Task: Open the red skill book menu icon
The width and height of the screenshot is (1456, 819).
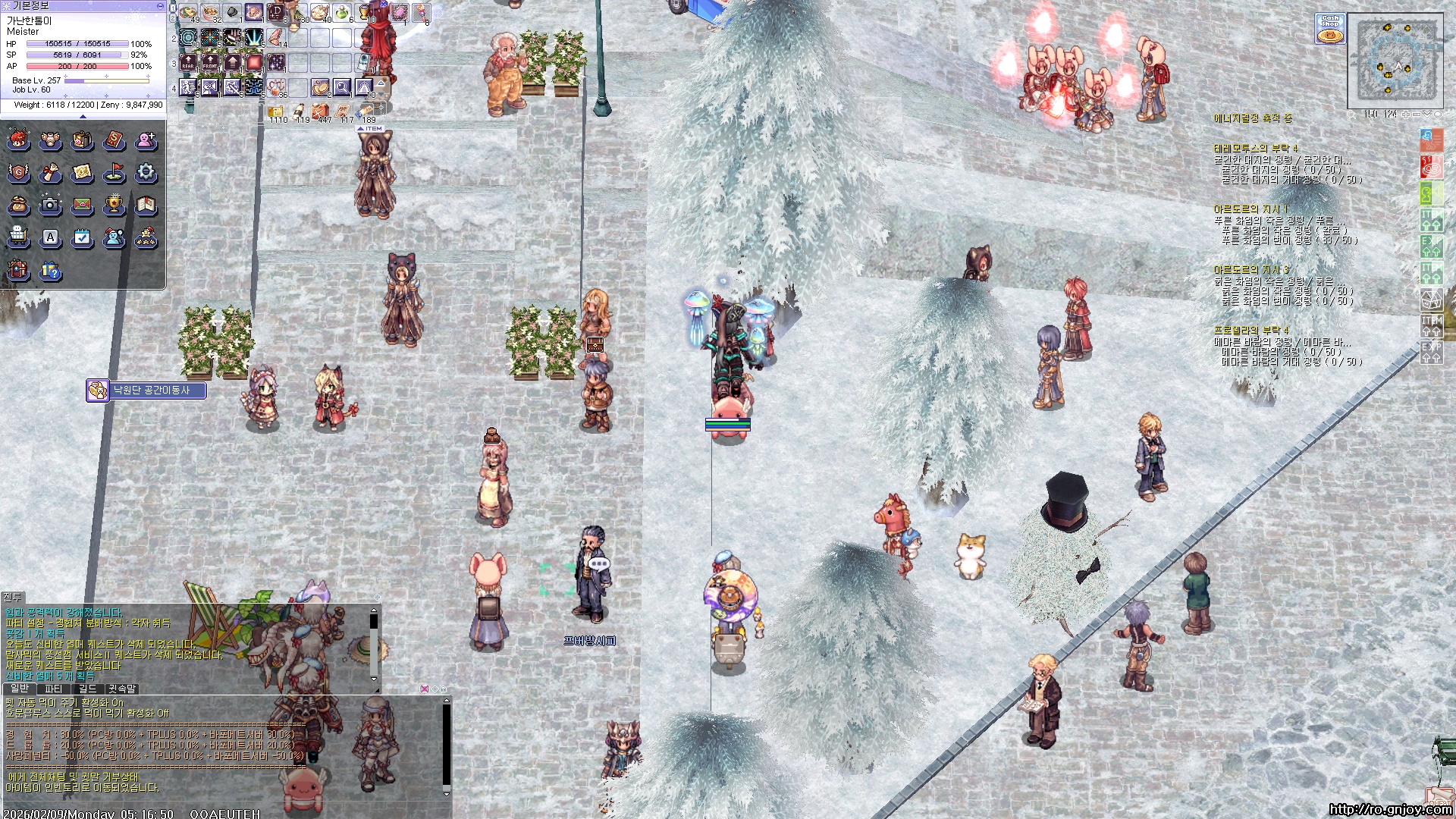Action: (x=114, y=140)
